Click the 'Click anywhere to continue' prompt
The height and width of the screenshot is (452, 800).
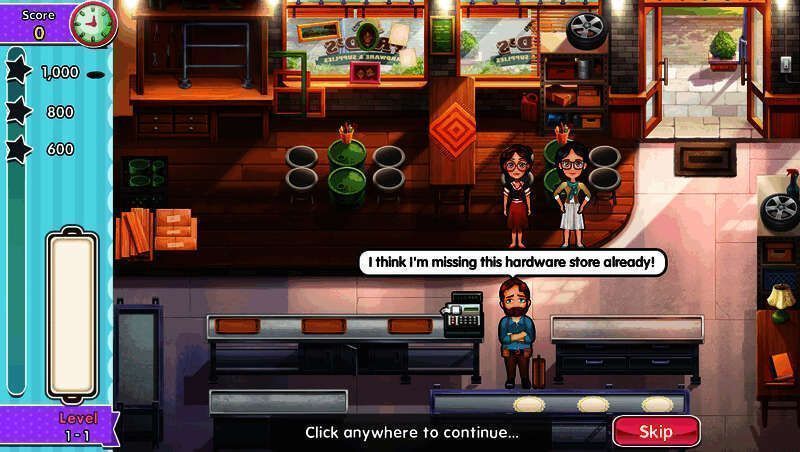[412, 433]
